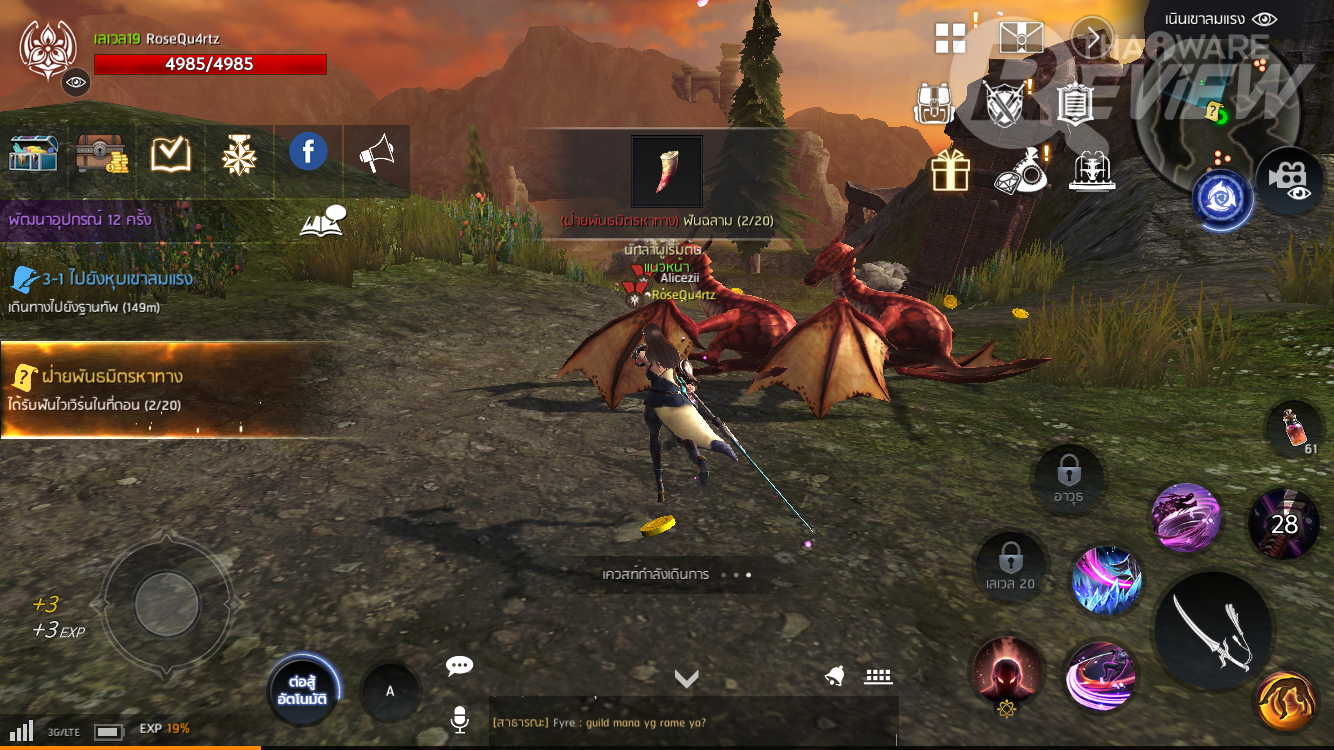The image size is (1334, 750).
Task: Open the megaphone announcements
Action: tap(377, 153)
